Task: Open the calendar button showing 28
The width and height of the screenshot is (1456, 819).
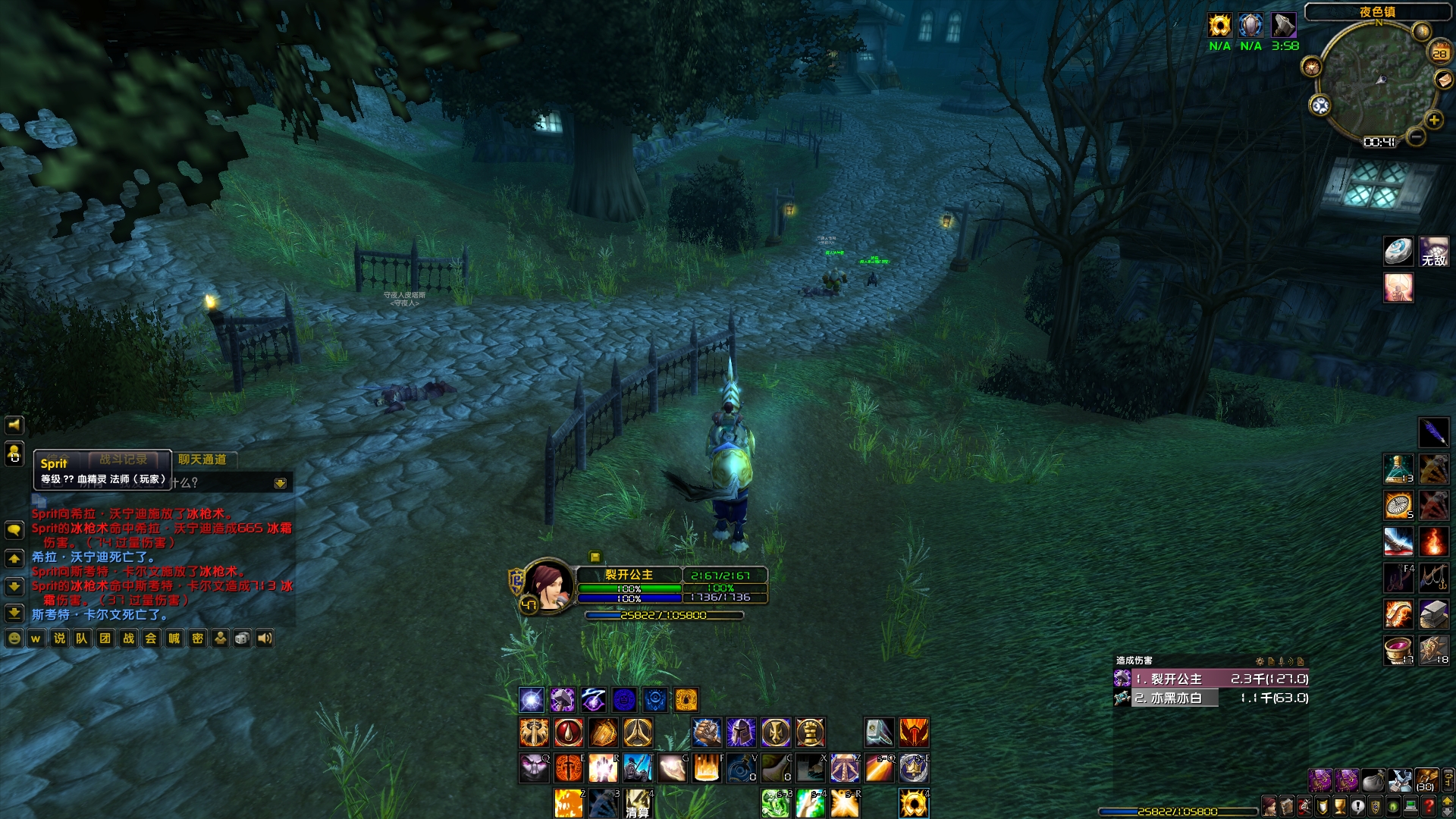Action: pyautogui.click(x=1439, y=53)
